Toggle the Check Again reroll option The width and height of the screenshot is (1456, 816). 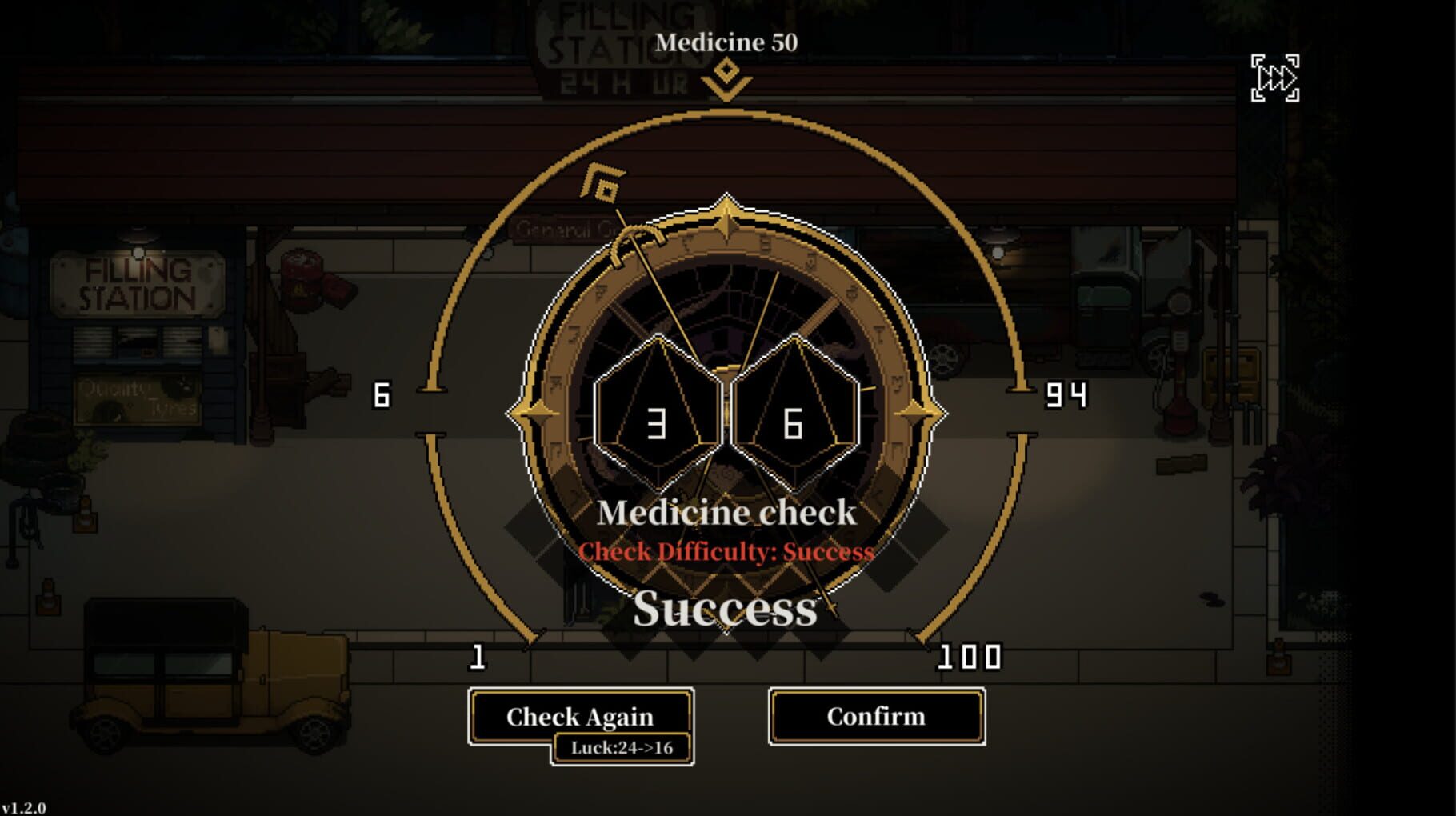coord(578,716)
